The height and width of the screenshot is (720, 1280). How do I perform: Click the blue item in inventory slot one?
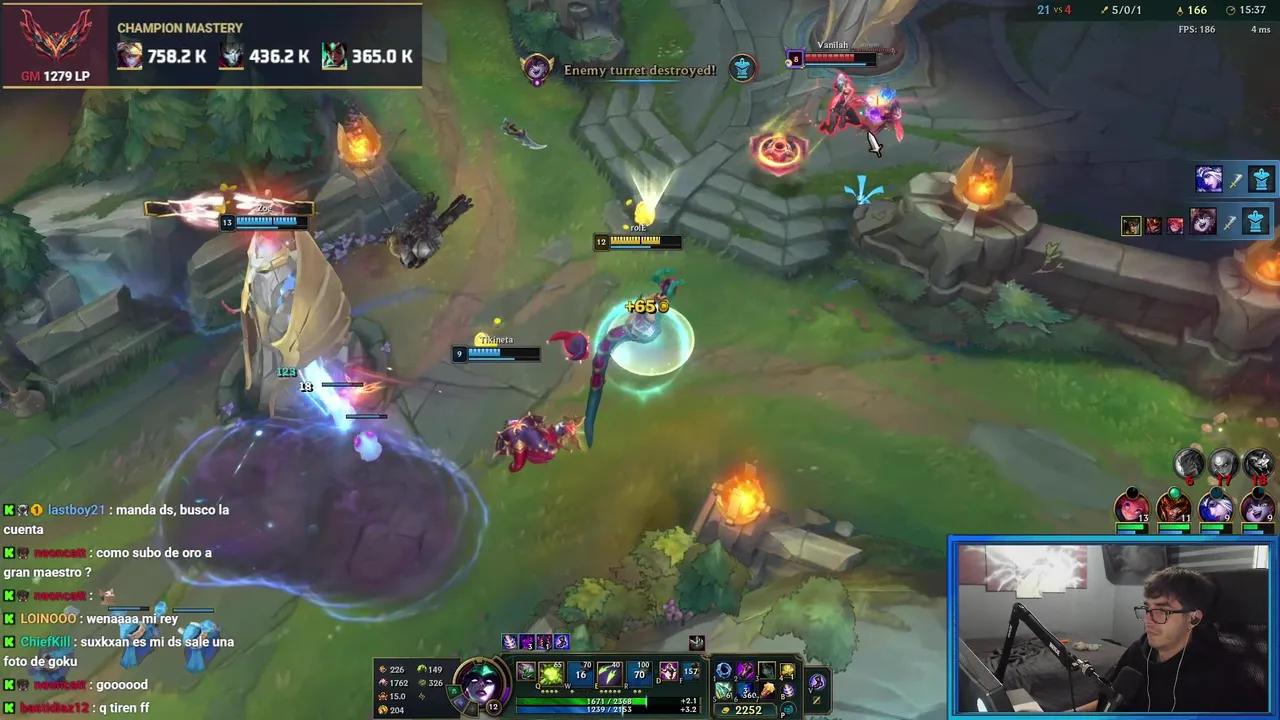pyautogui.click(x=724, y=670)
